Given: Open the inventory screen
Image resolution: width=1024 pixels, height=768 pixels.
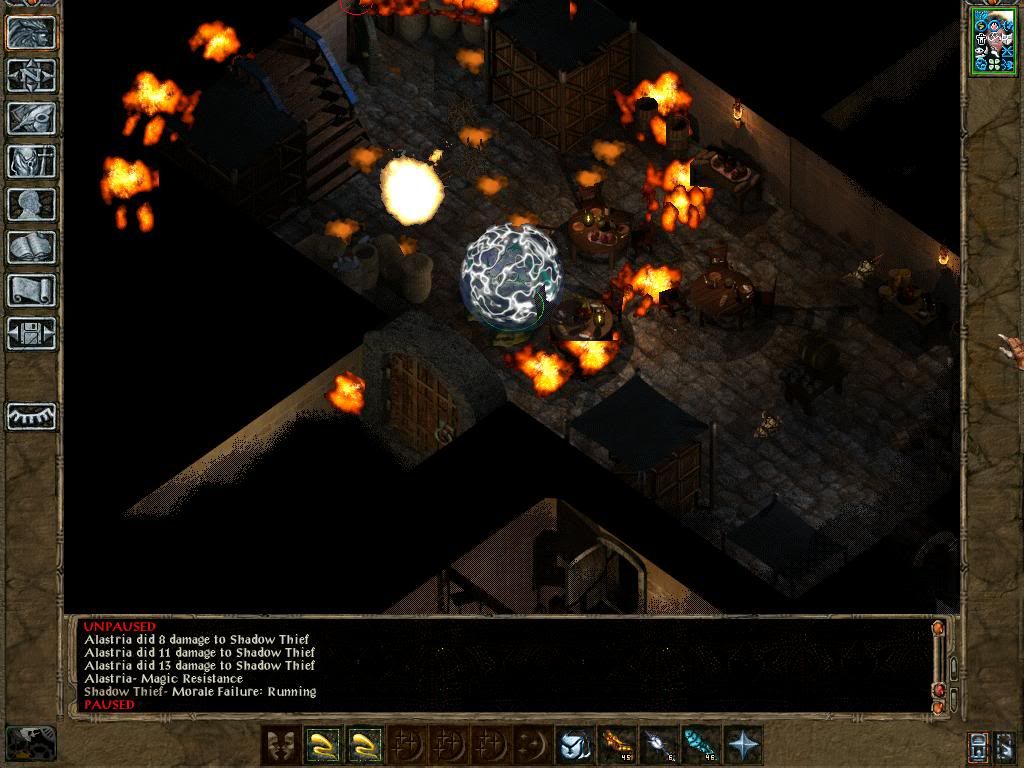Looking at the screenshot, I should tap(31, 161).
